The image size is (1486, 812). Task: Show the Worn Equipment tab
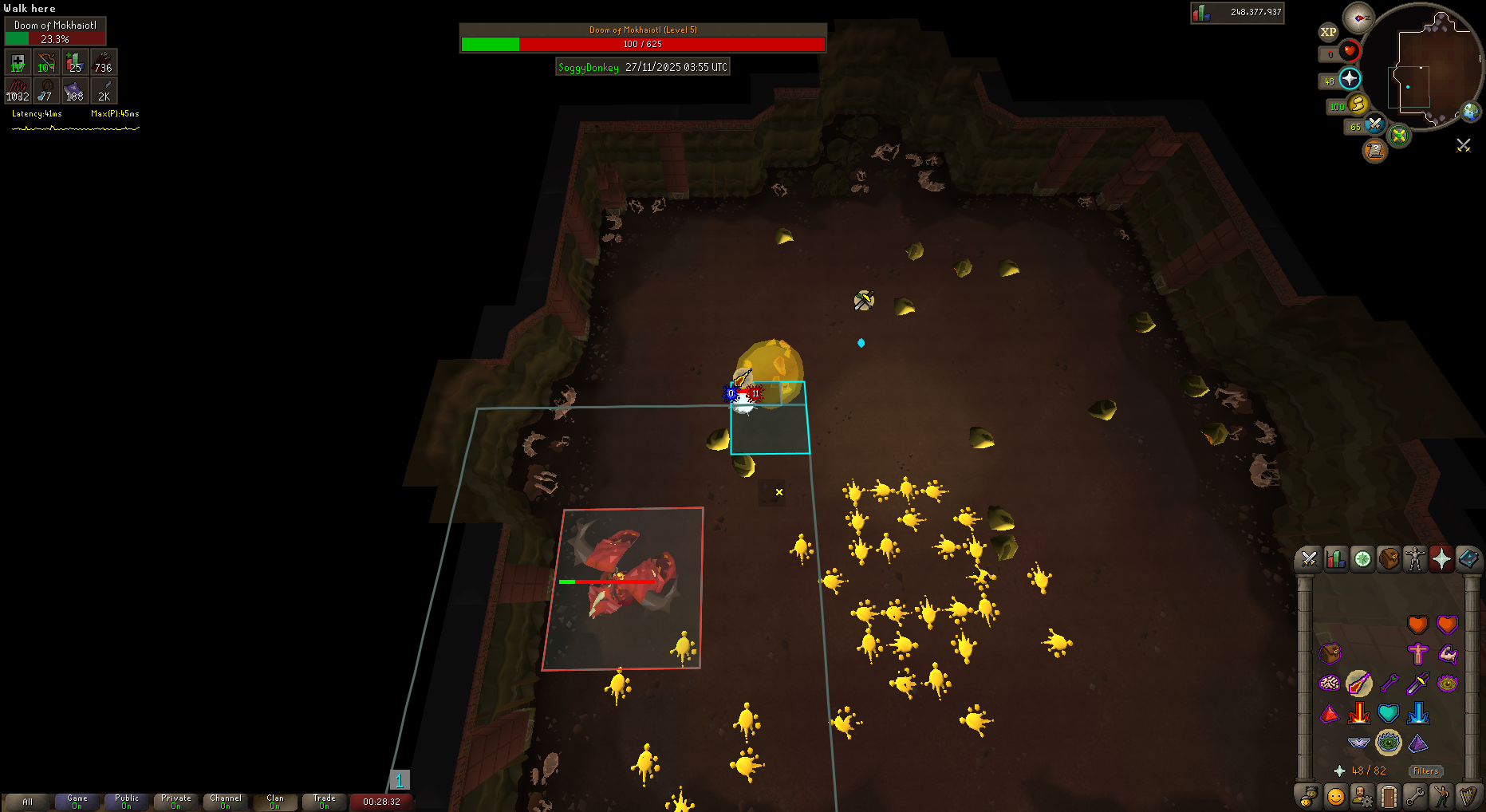[1415, 559]
